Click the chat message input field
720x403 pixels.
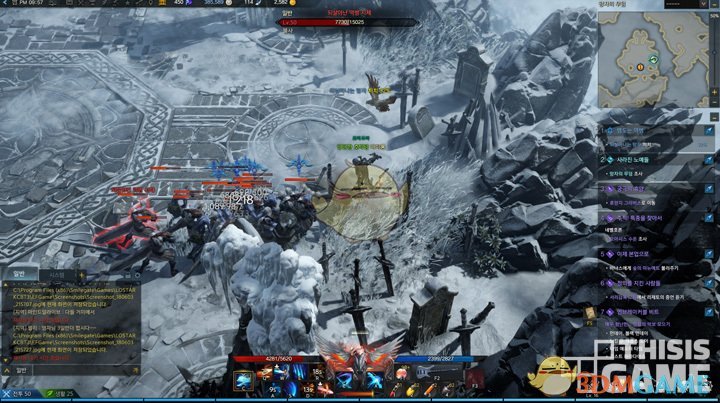coord(70,370)
